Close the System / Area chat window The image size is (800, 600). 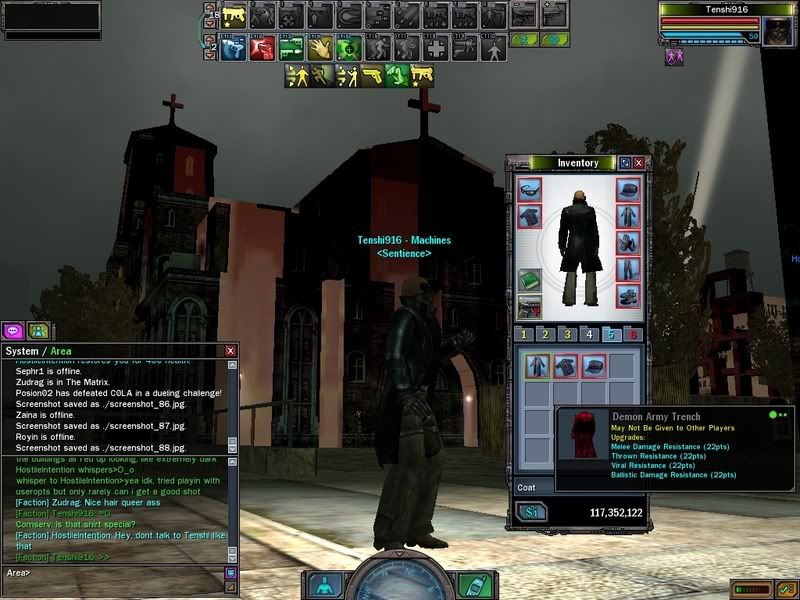[231, 351]
